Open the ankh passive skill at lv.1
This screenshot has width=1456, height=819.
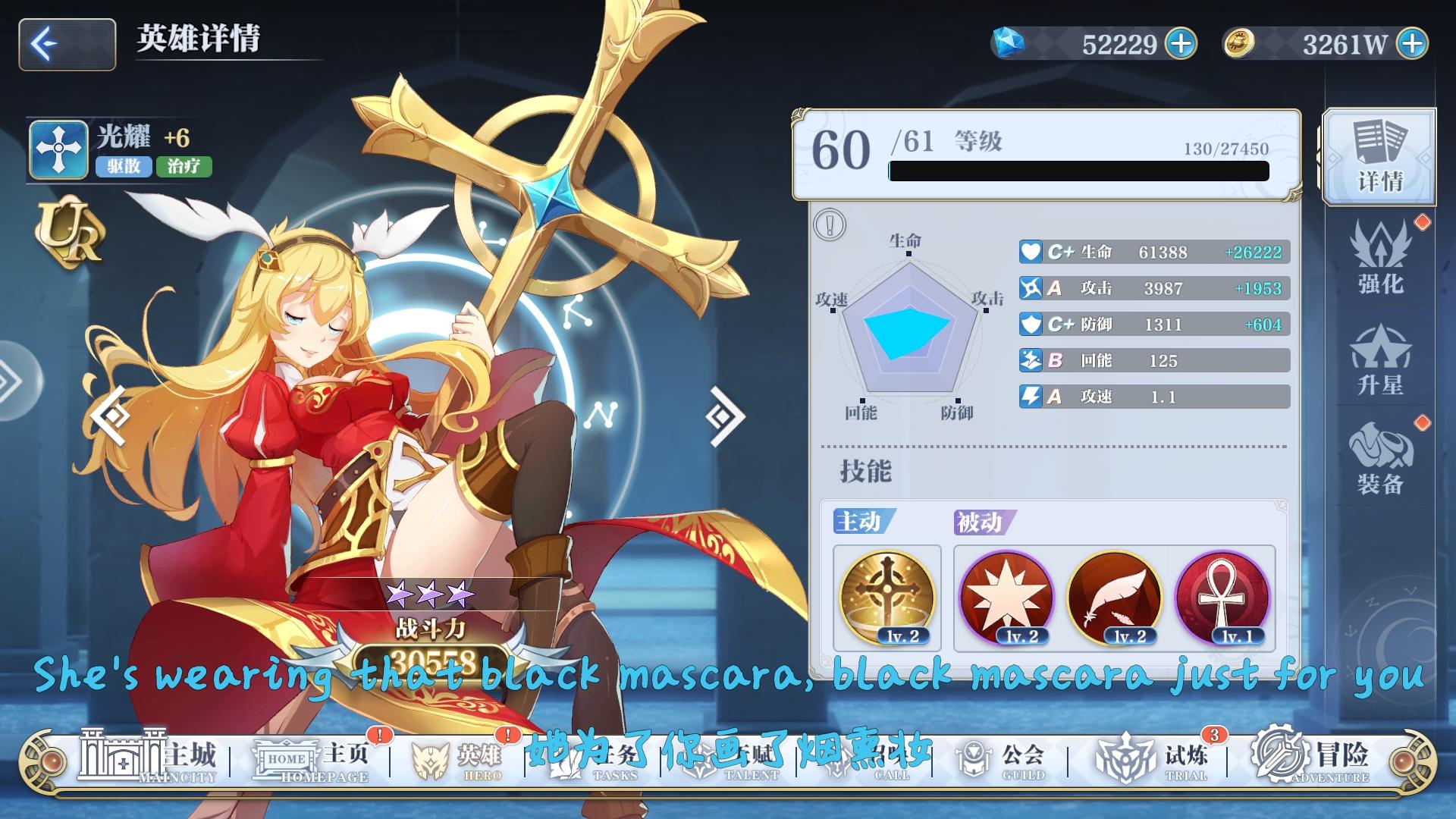click(x=1221, y=599)
